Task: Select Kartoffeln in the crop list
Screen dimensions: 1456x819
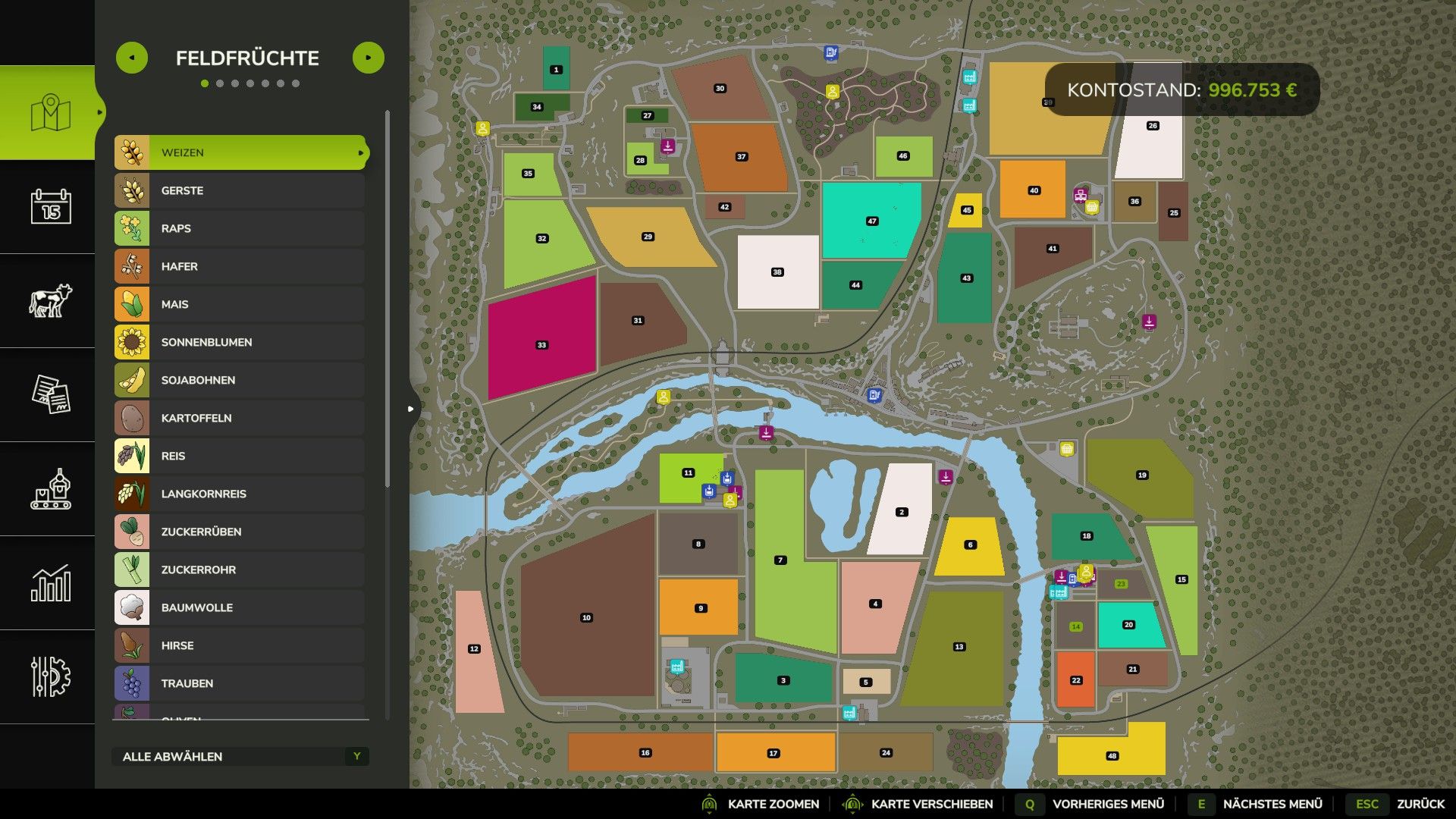Action: pos(240,418)
